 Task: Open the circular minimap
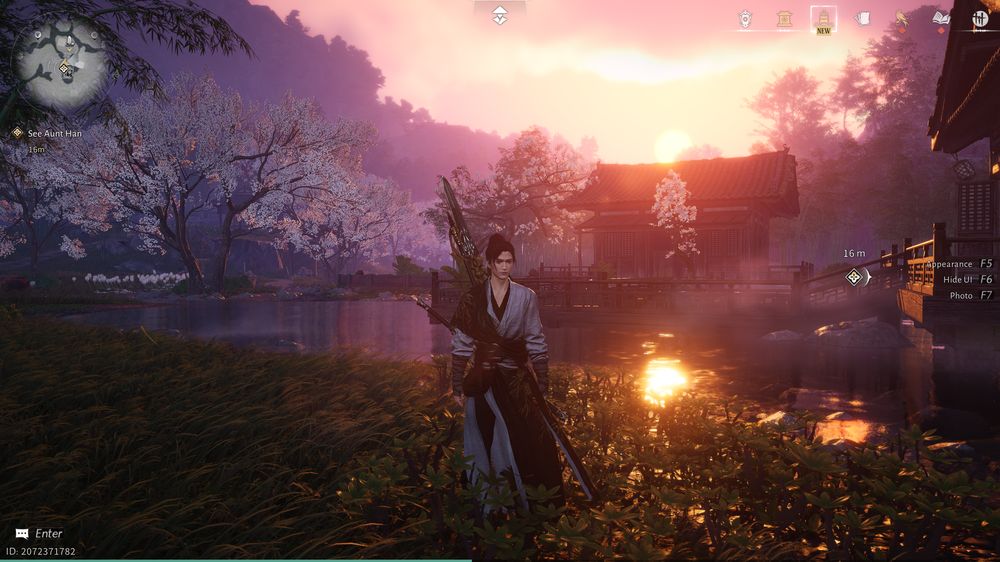click(x=60, y=62)
